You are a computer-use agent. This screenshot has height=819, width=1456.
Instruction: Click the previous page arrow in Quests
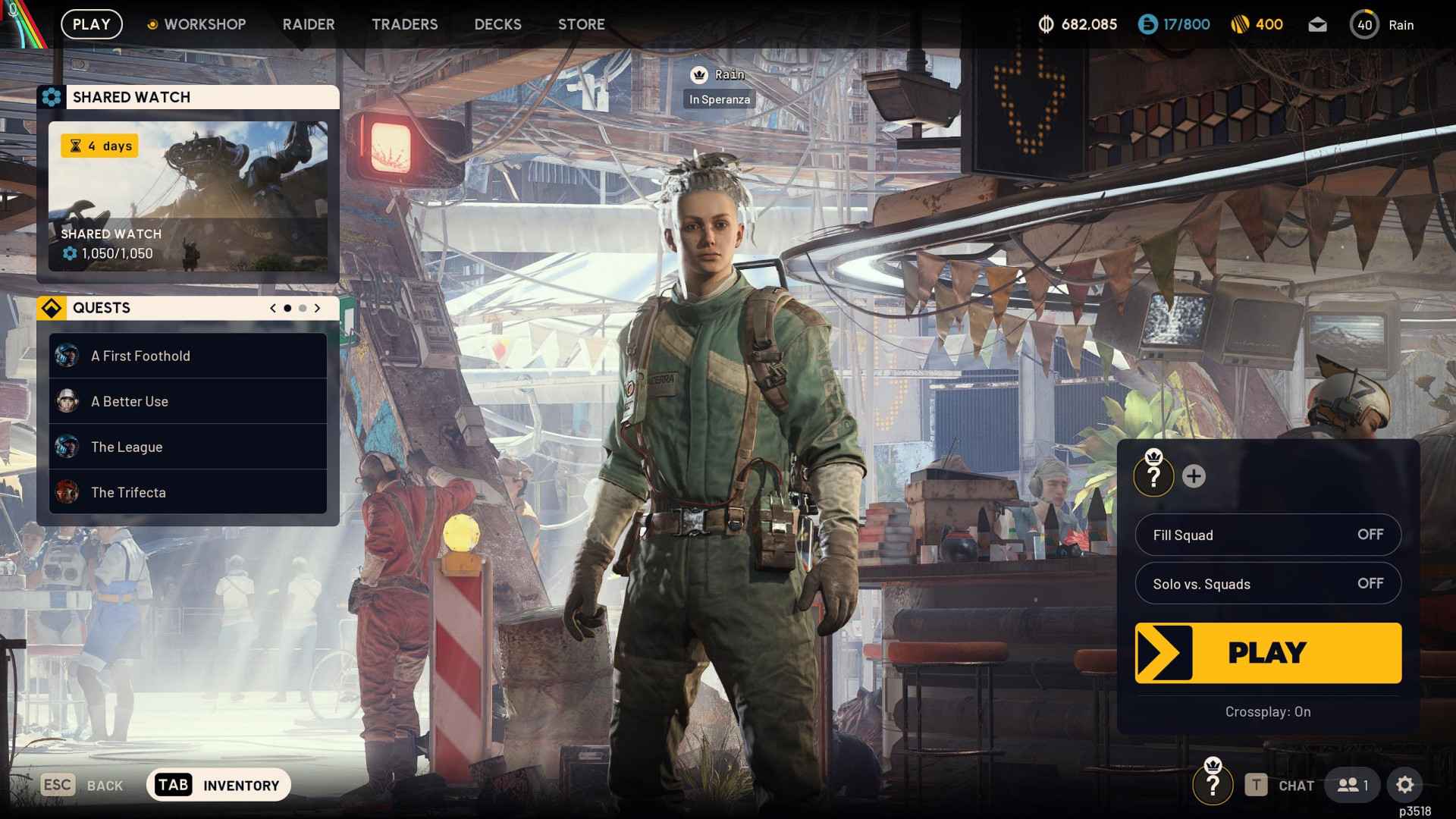pos(272,308)
